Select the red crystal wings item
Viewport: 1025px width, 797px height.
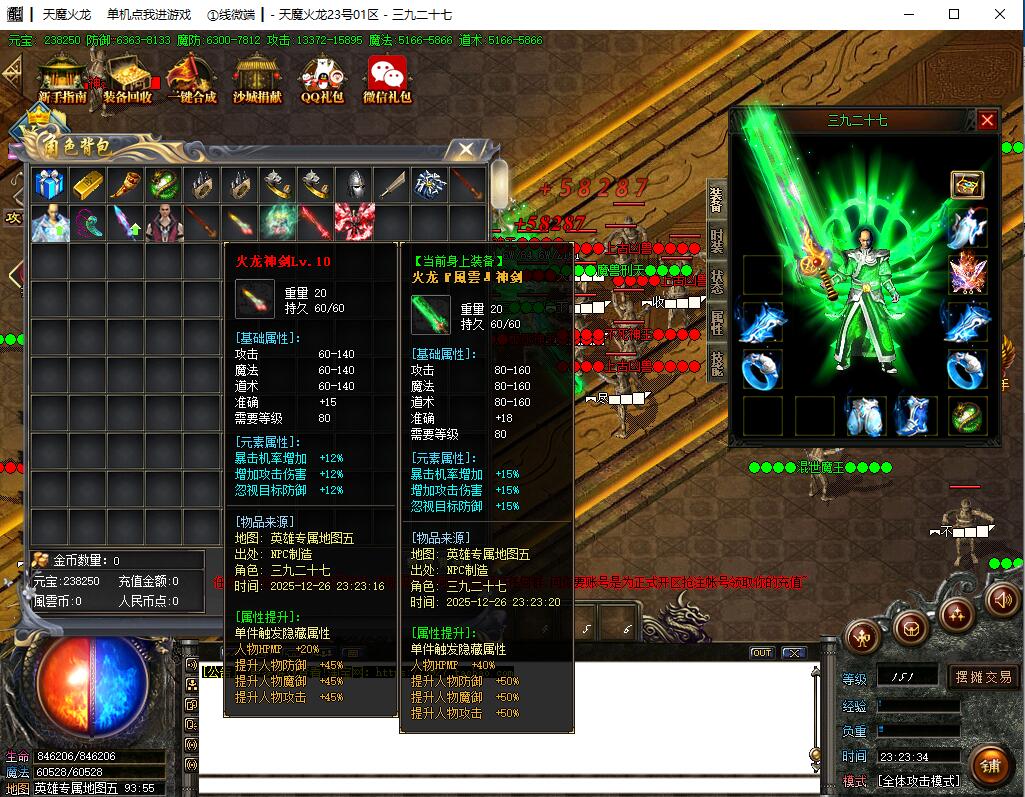[354, 223]
